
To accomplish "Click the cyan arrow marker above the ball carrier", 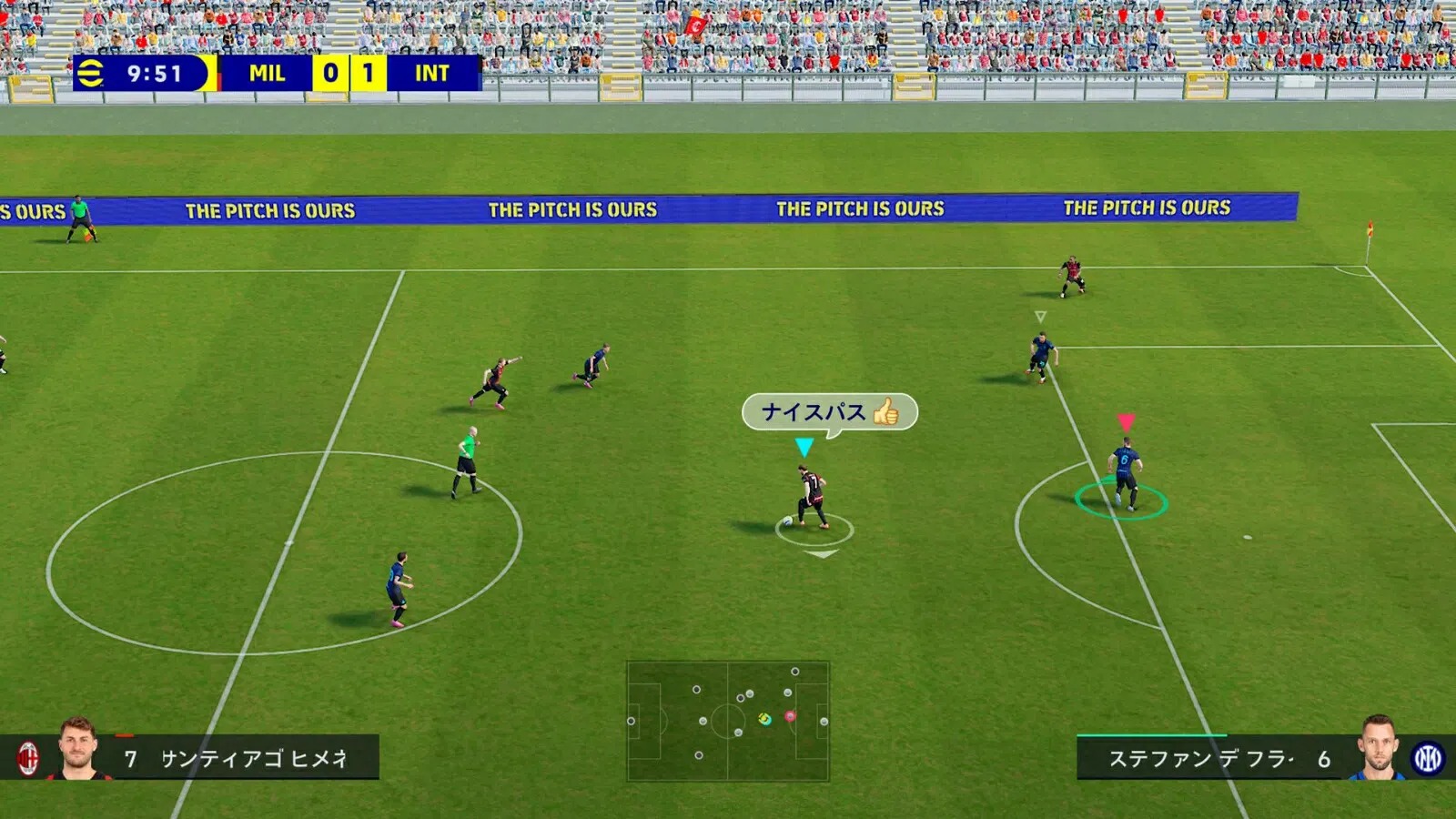I will pos(804,444).
